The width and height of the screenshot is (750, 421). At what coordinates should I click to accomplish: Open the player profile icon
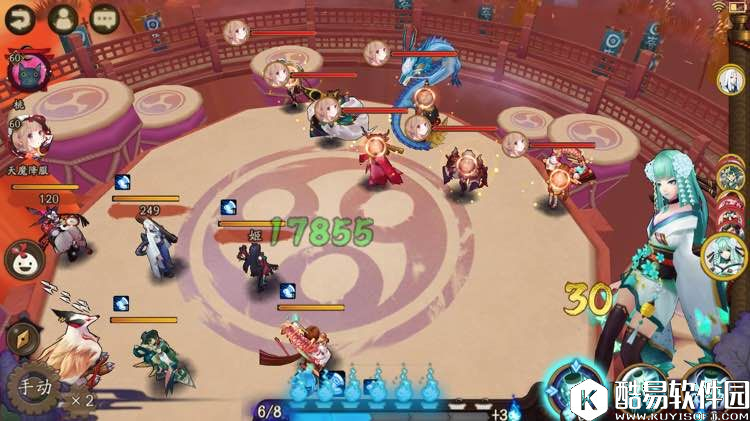62,19
